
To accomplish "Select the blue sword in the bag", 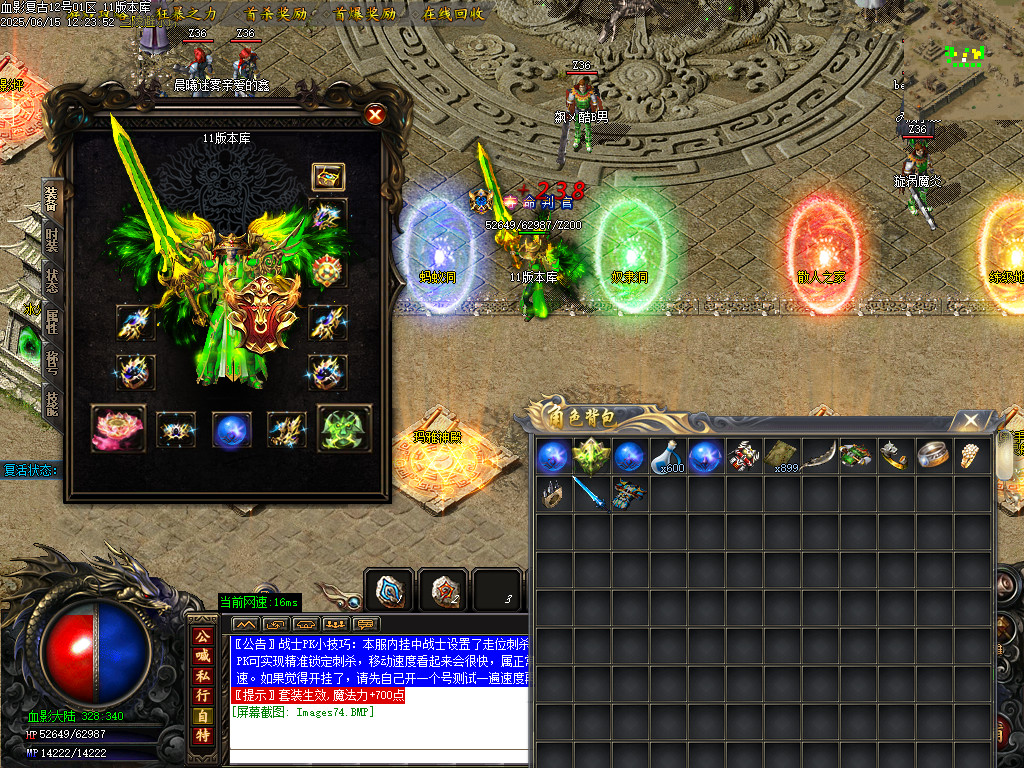I will (590, 493).
